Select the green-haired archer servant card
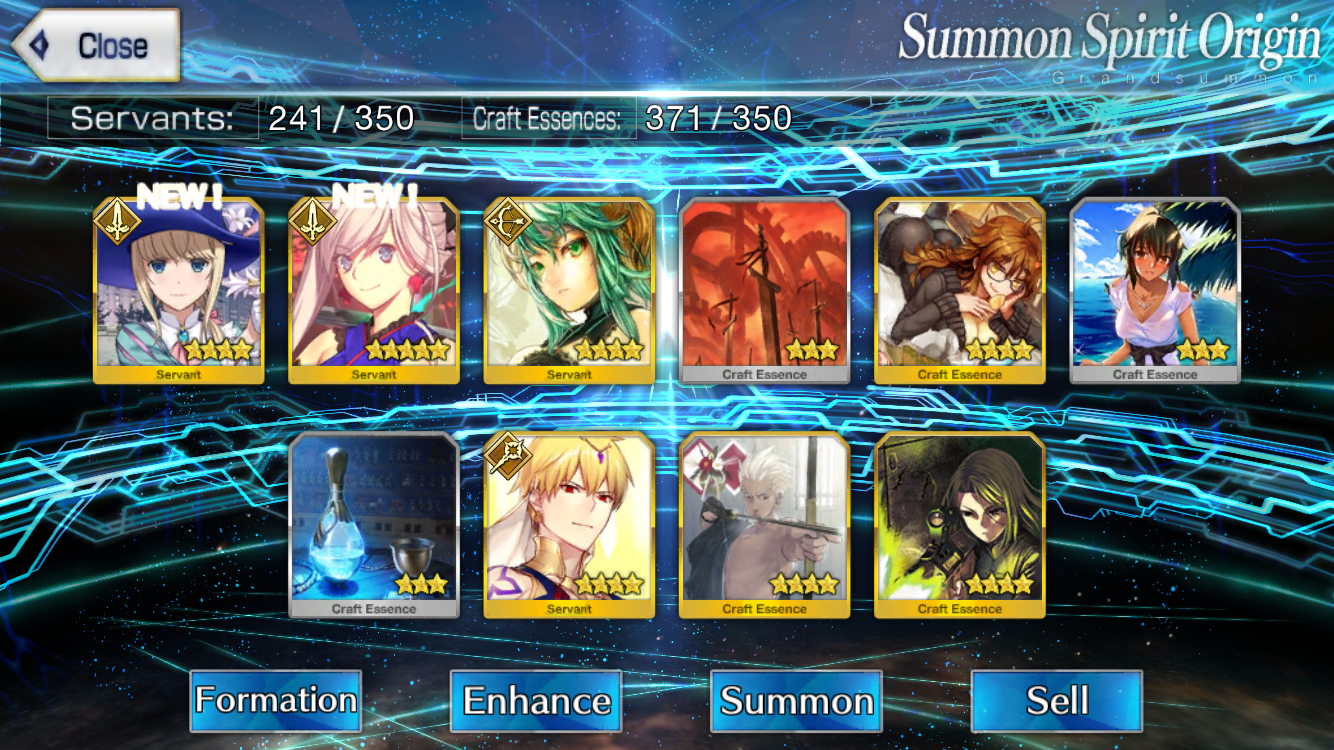This screenshot has height=750, width=1334. (569, 290)
